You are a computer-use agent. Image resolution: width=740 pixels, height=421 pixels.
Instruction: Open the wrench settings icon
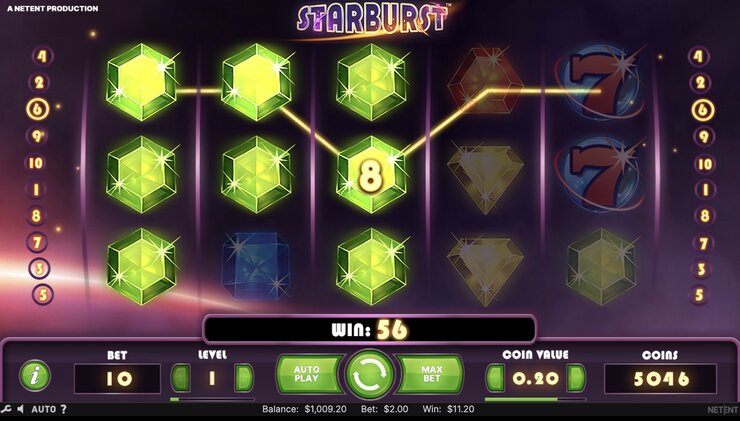6,409
